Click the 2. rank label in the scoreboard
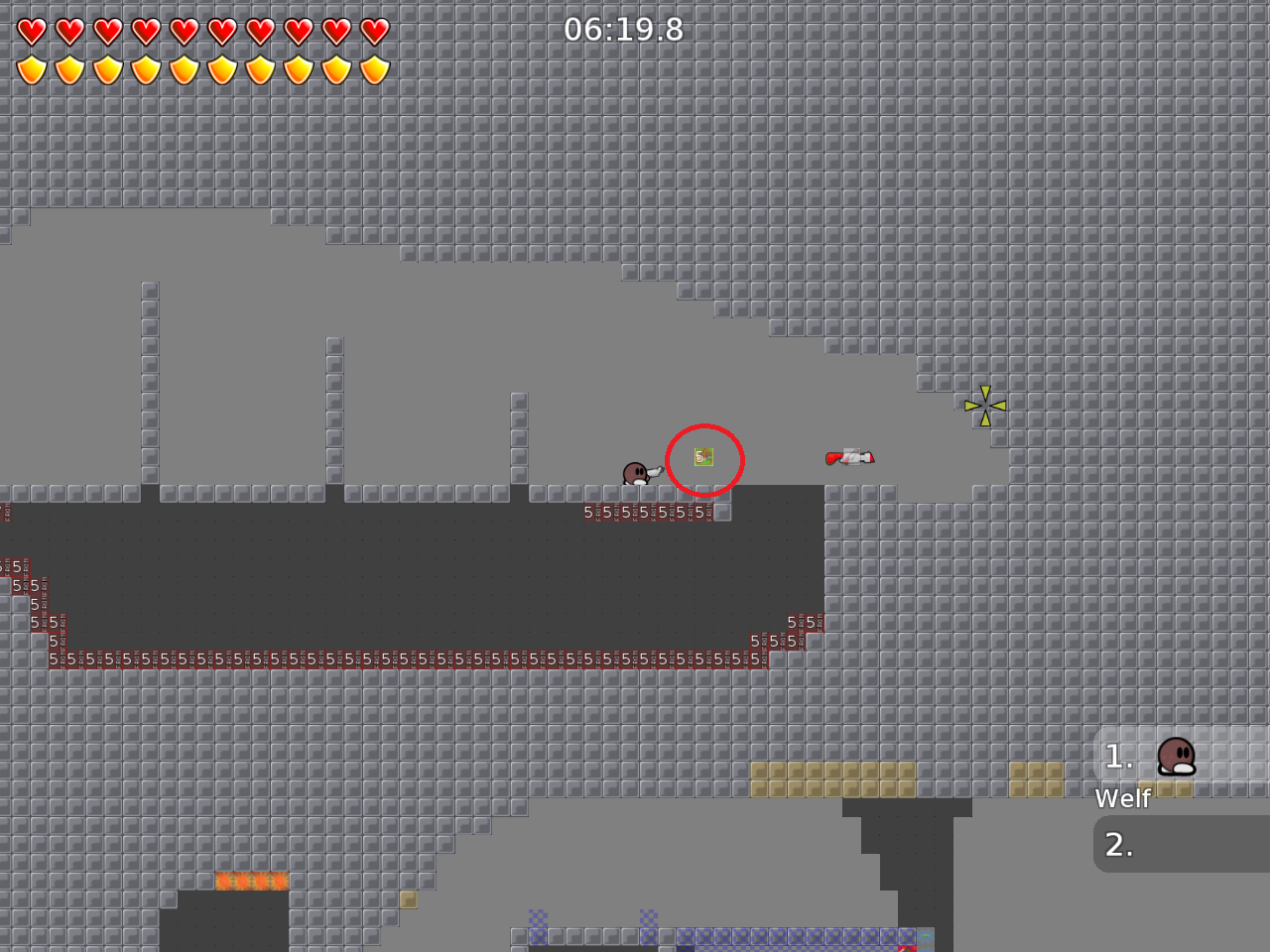Viewport: 1270px width, 952px height. [1119, 844]
